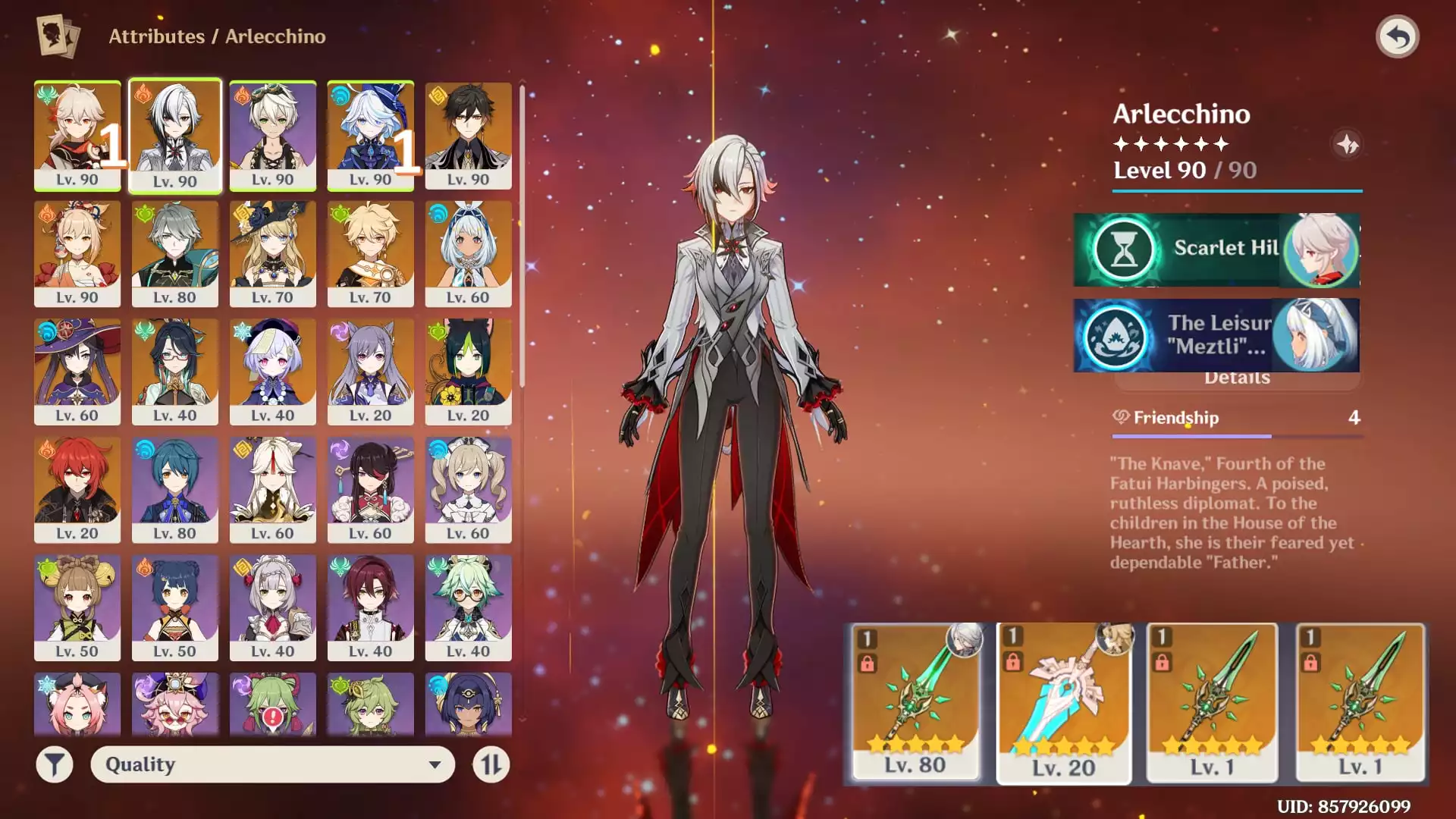This screenshot has height=819, width=1456.
Task: Select Sucrose's Lv. 40 portrait
Action: pyautogui.click(x=468, y=607)
